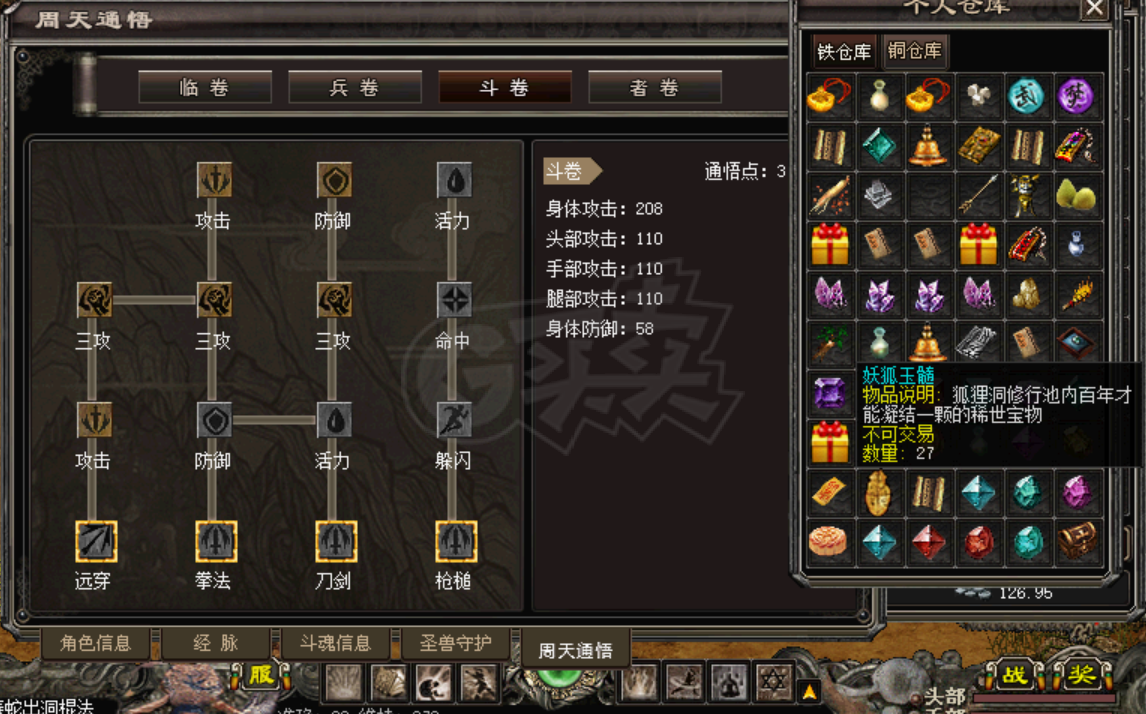Select the 铁仓库 warehouse tab
1146x714 pixels.
coord(844,51)
